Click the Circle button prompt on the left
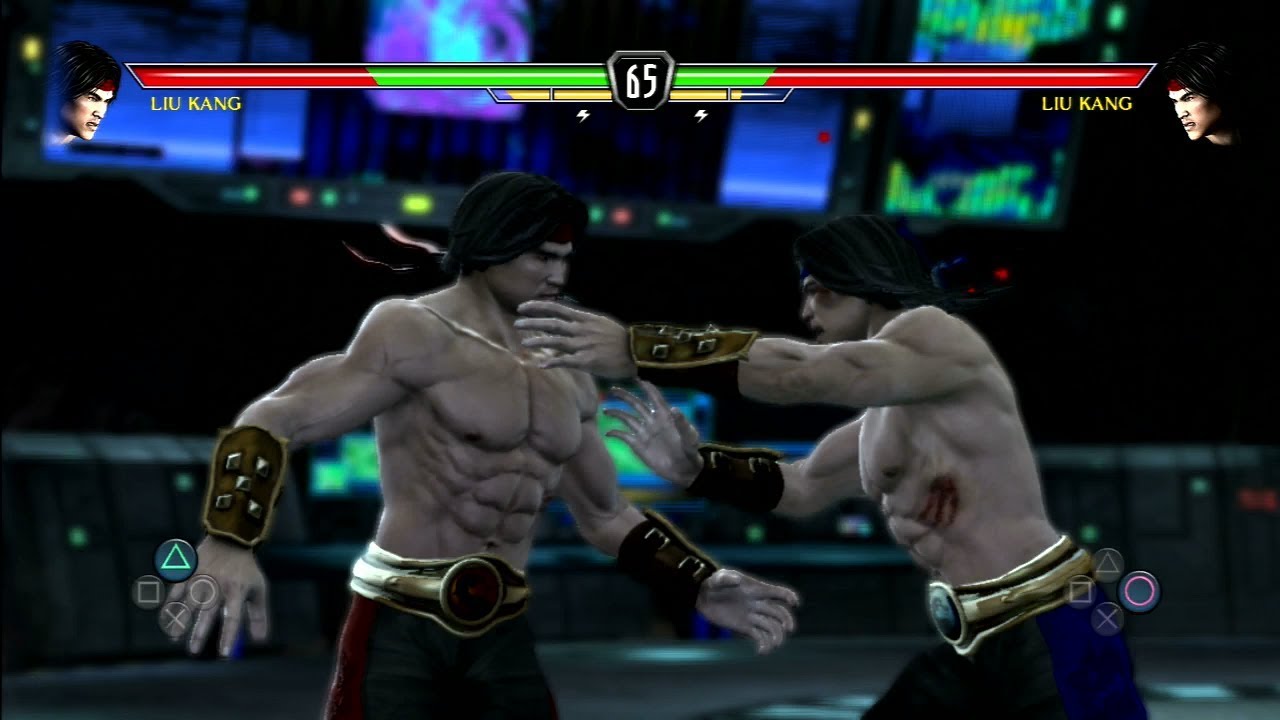This screenshot has height=720, width=1280. point(202,592)
